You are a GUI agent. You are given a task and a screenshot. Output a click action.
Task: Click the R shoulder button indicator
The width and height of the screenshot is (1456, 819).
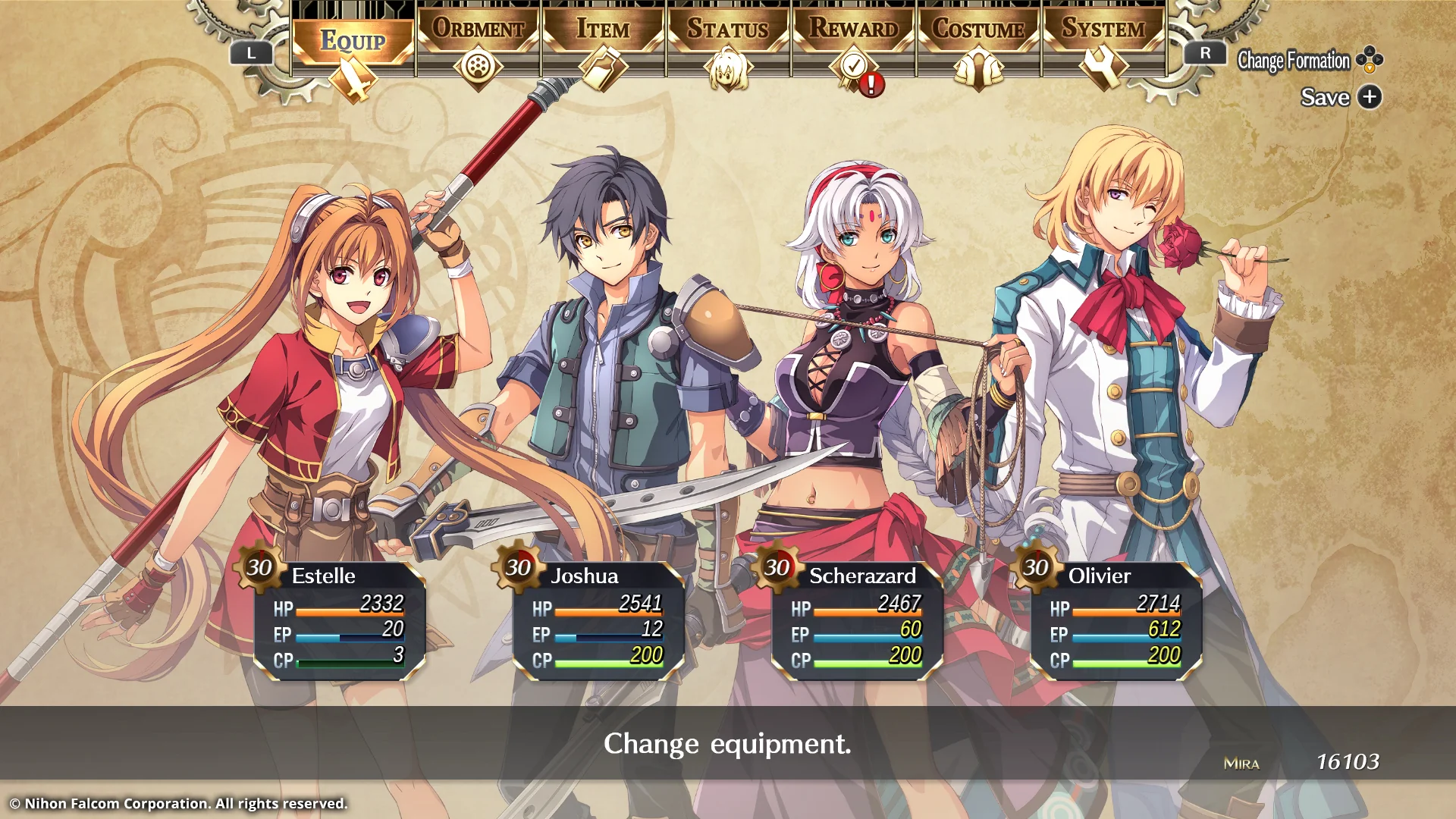[1205, 53]
